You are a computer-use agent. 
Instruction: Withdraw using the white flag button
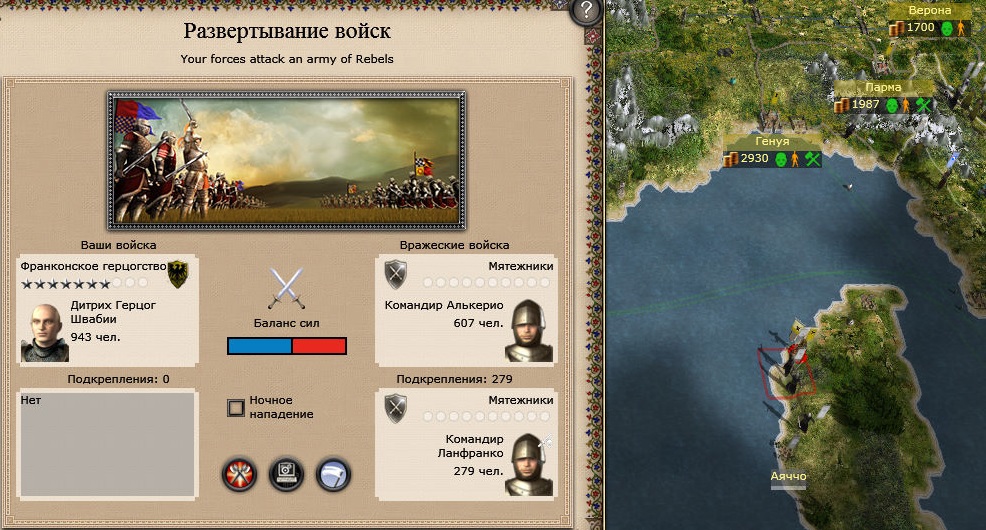tap(332, 474)
